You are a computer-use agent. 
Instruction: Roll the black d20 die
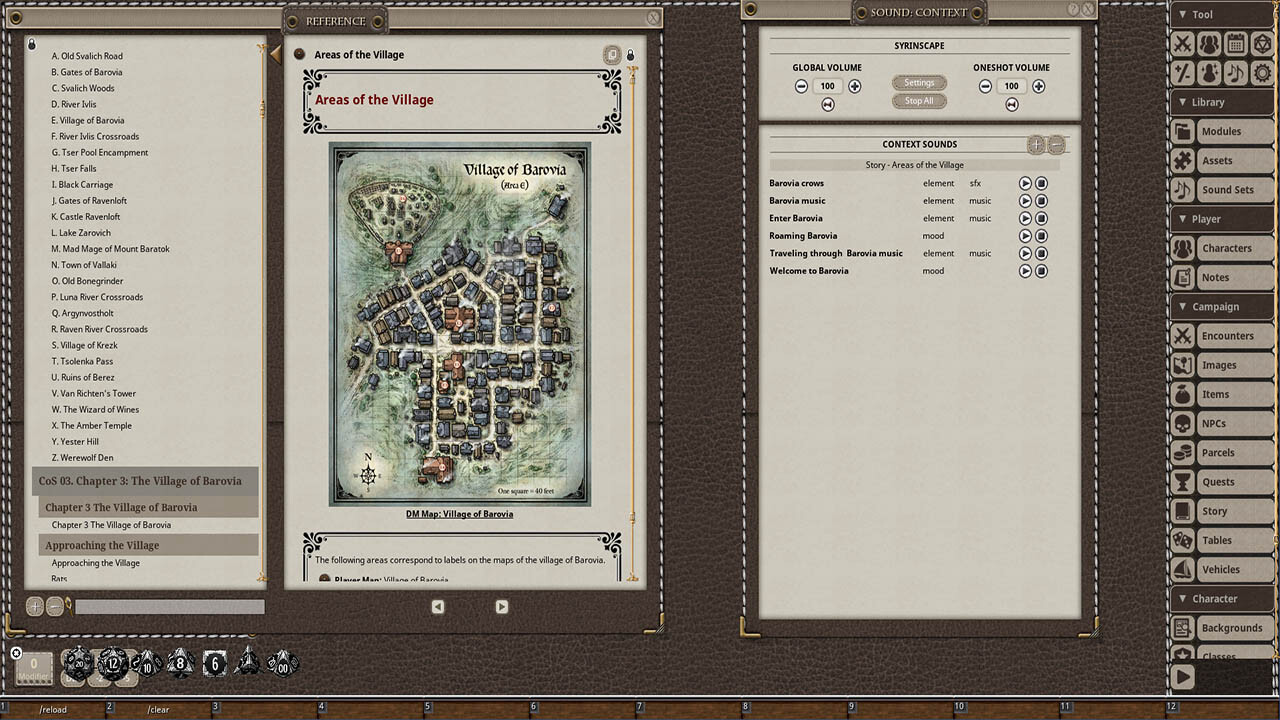pyautogui.click(x=78, y=663)
